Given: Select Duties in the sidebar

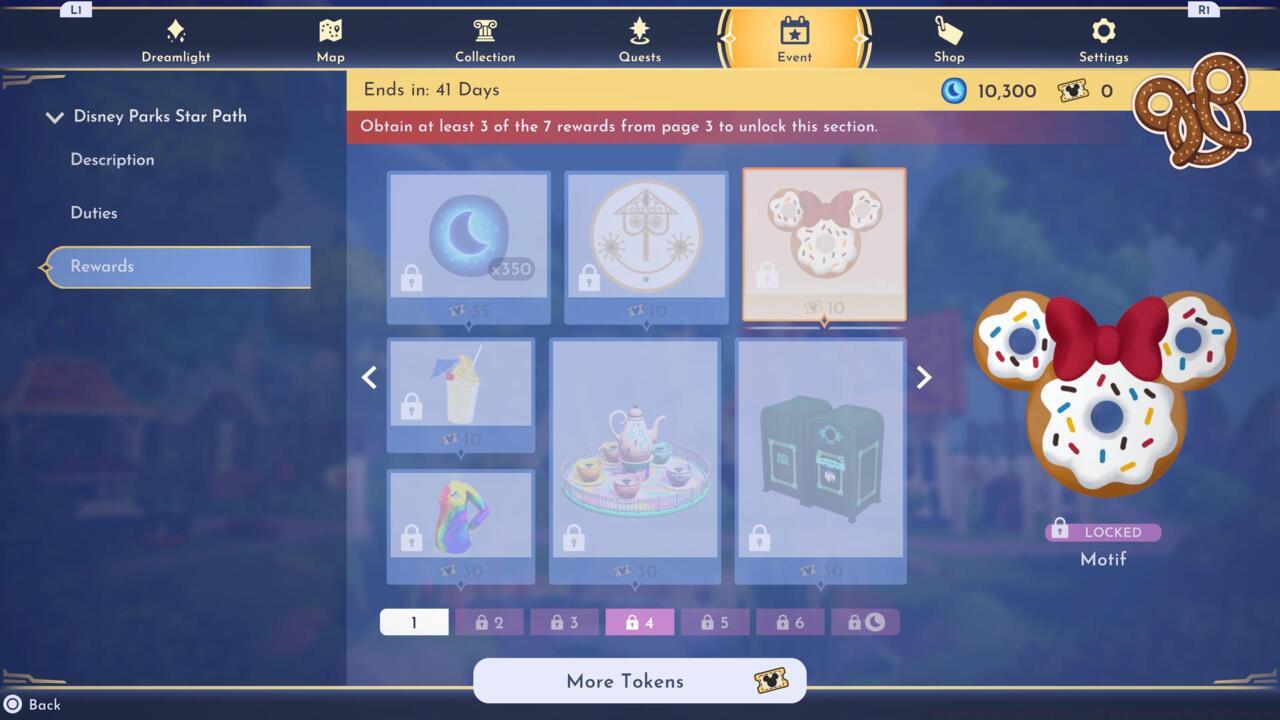Looking at the screenshot, I should pyautogui.click(x=95, y=212).
